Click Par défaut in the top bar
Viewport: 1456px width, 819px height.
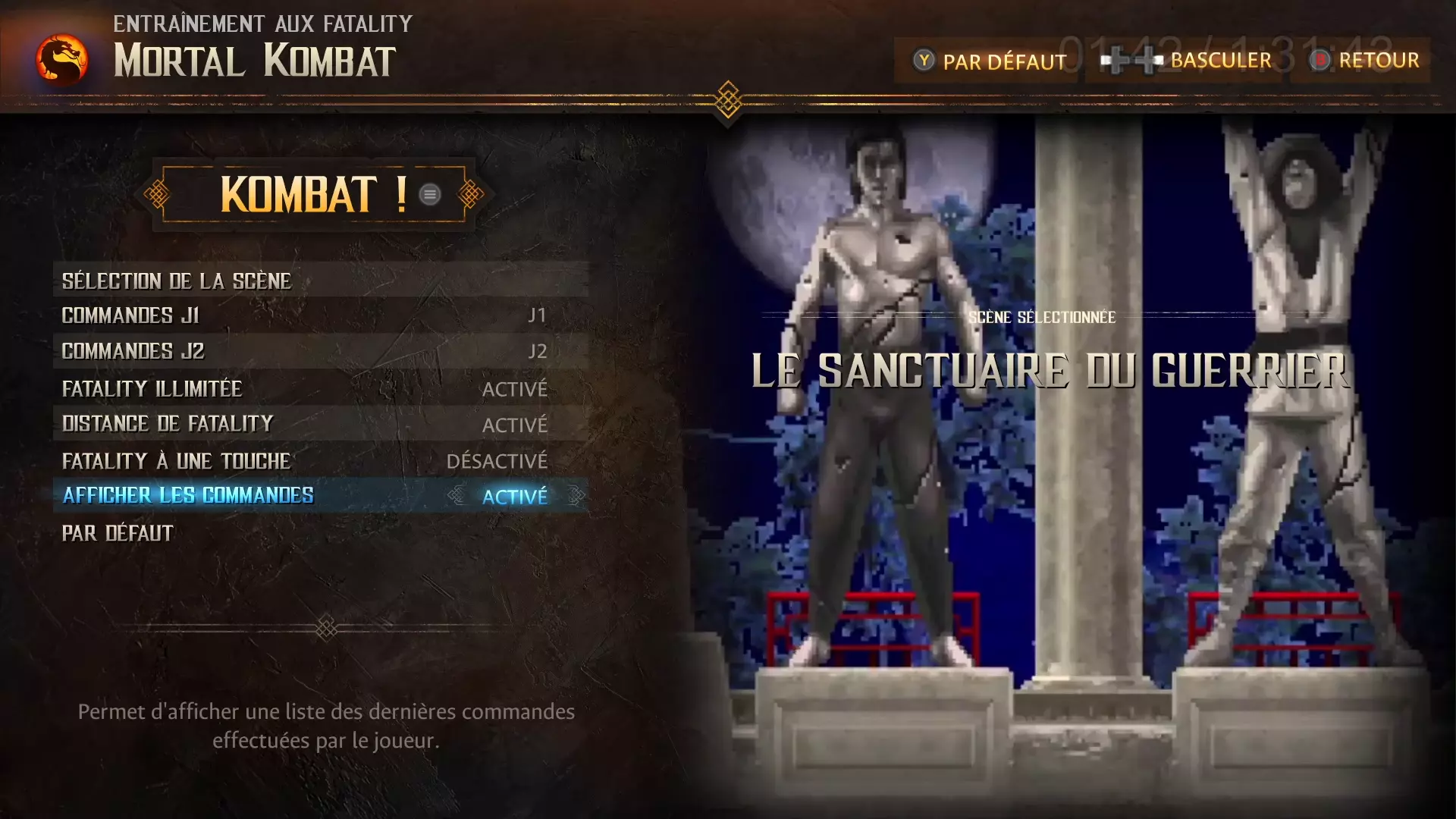[x=990, y=61]
